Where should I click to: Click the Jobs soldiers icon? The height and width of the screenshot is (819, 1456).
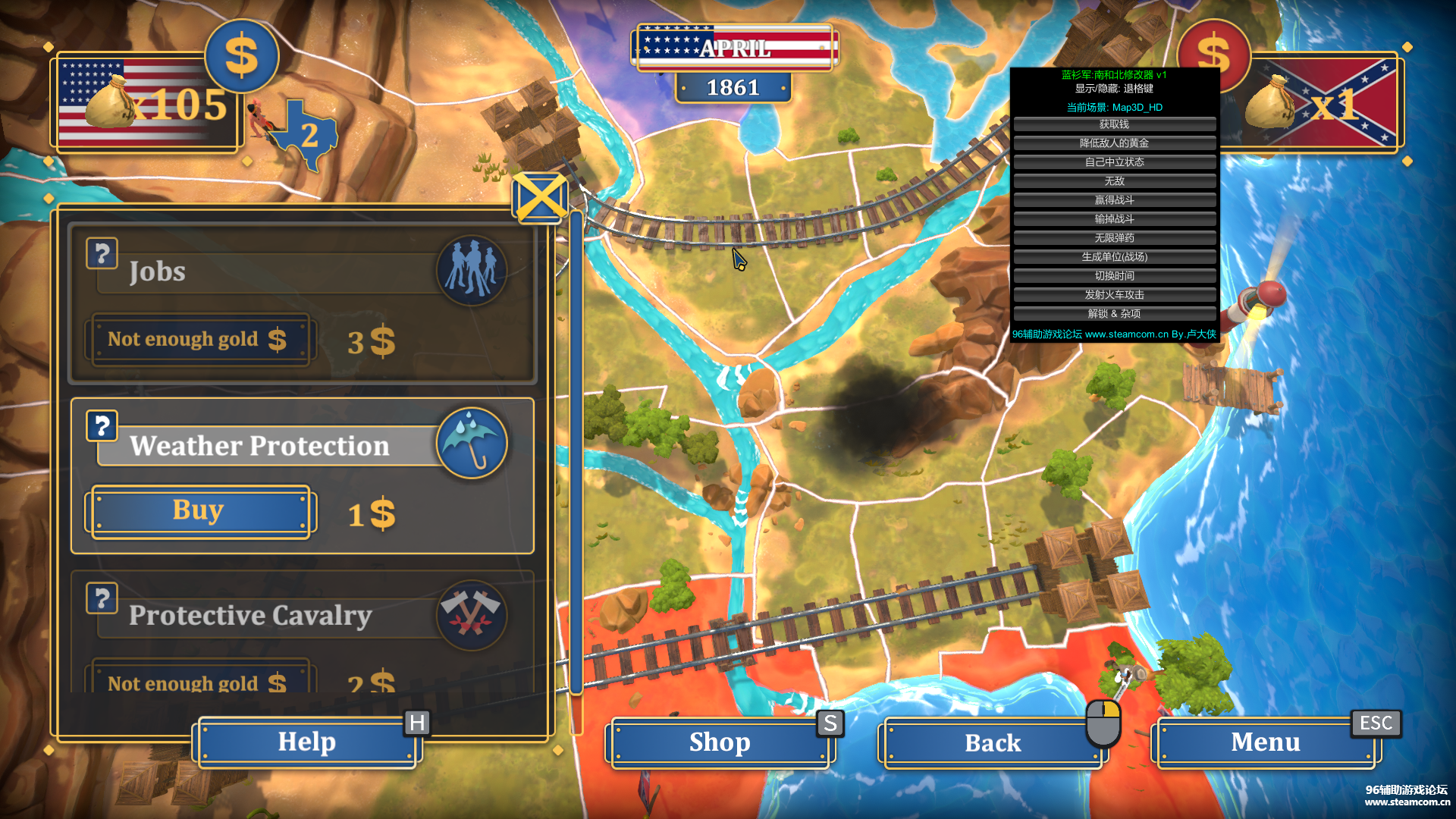coord(472,270)
